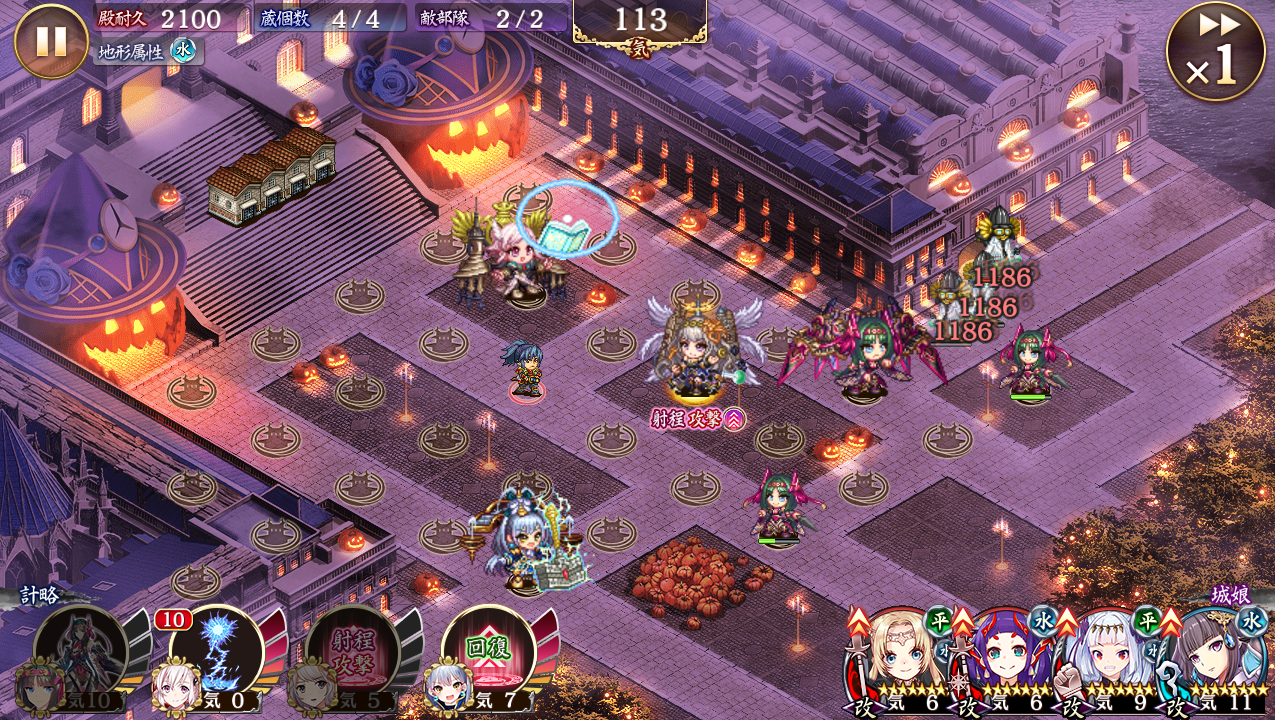Use the 射程攻撃 range attack strategy
The image size is (1275, 720).
(x=352, y=651)
